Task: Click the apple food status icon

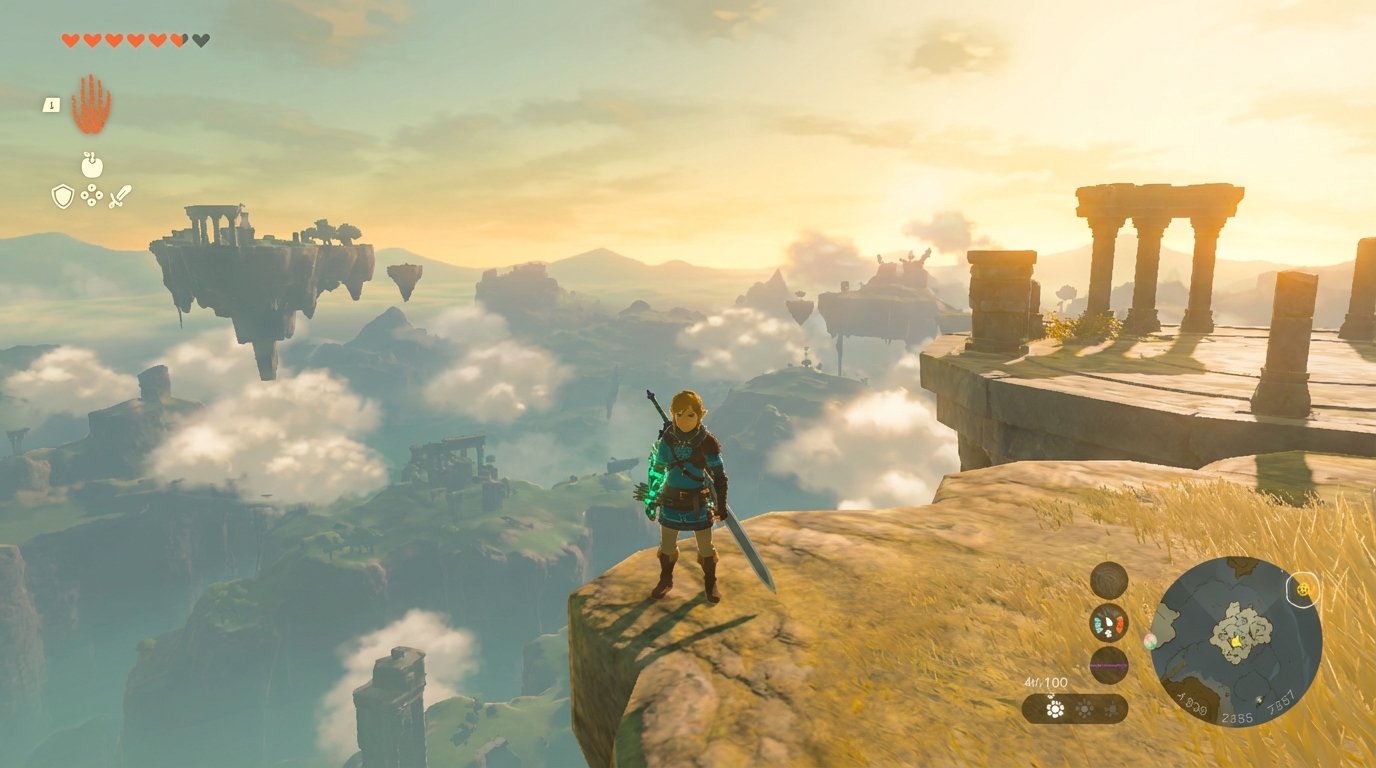Action: (x=92, y=164)
